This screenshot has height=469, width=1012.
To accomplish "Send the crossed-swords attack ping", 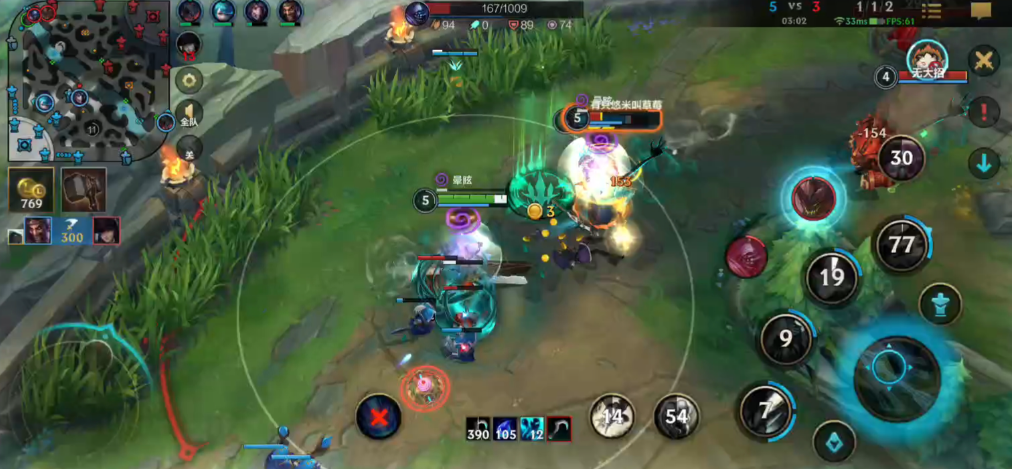I will [984, 60].
